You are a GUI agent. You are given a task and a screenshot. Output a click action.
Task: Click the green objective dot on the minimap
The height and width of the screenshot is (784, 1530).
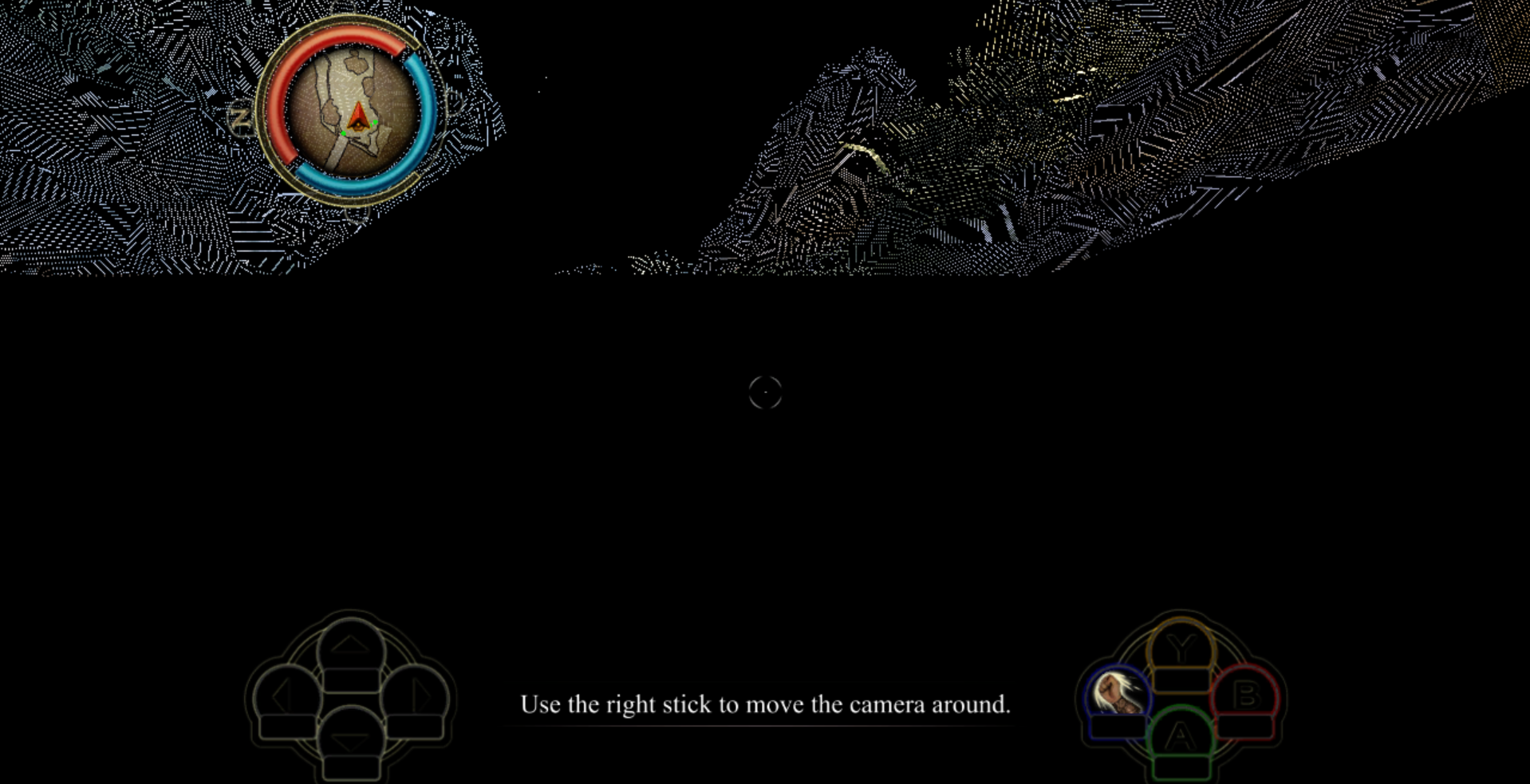click(x=373, y=124)
